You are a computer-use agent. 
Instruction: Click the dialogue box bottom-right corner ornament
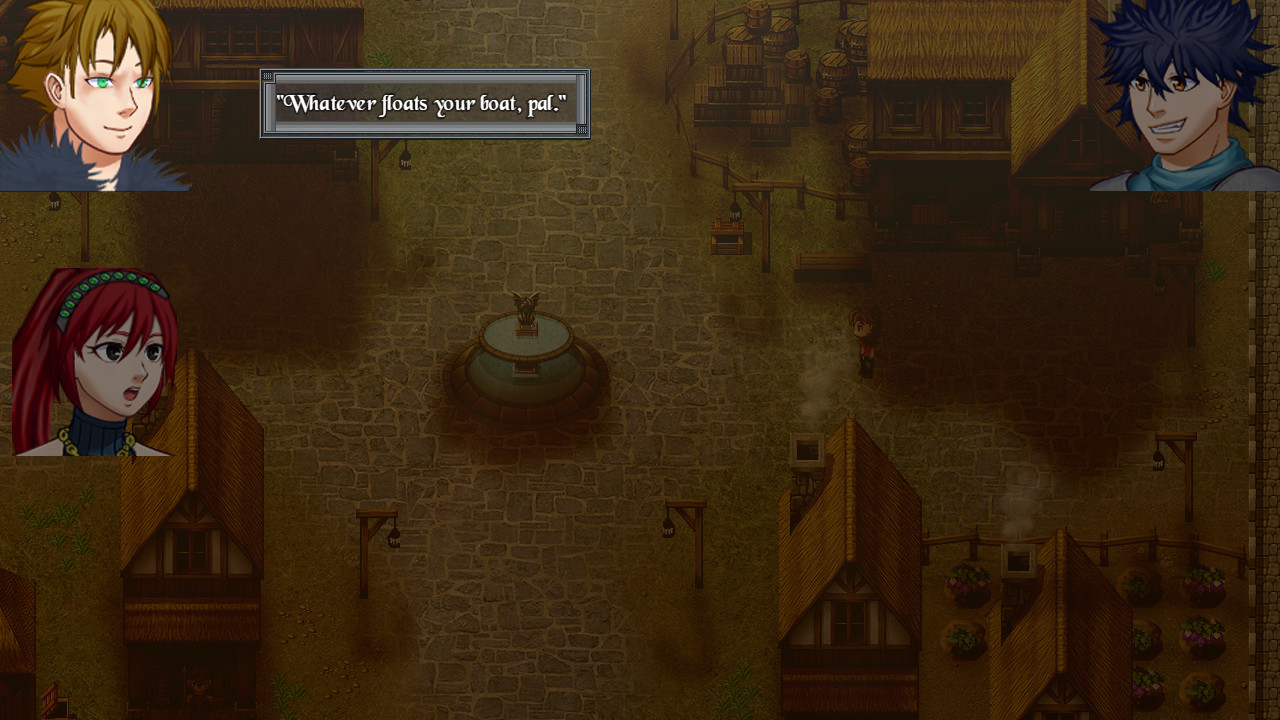[x=583, y=132]
